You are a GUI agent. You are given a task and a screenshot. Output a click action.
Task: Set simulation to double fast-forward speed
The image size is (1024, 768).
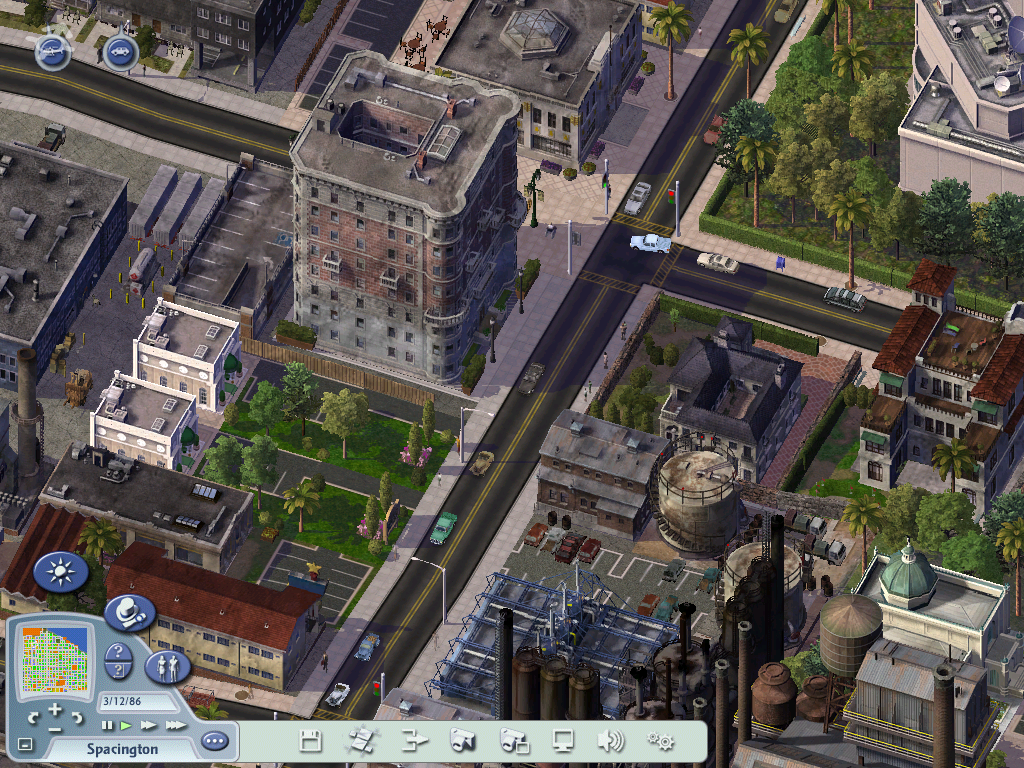coord(148,725)
